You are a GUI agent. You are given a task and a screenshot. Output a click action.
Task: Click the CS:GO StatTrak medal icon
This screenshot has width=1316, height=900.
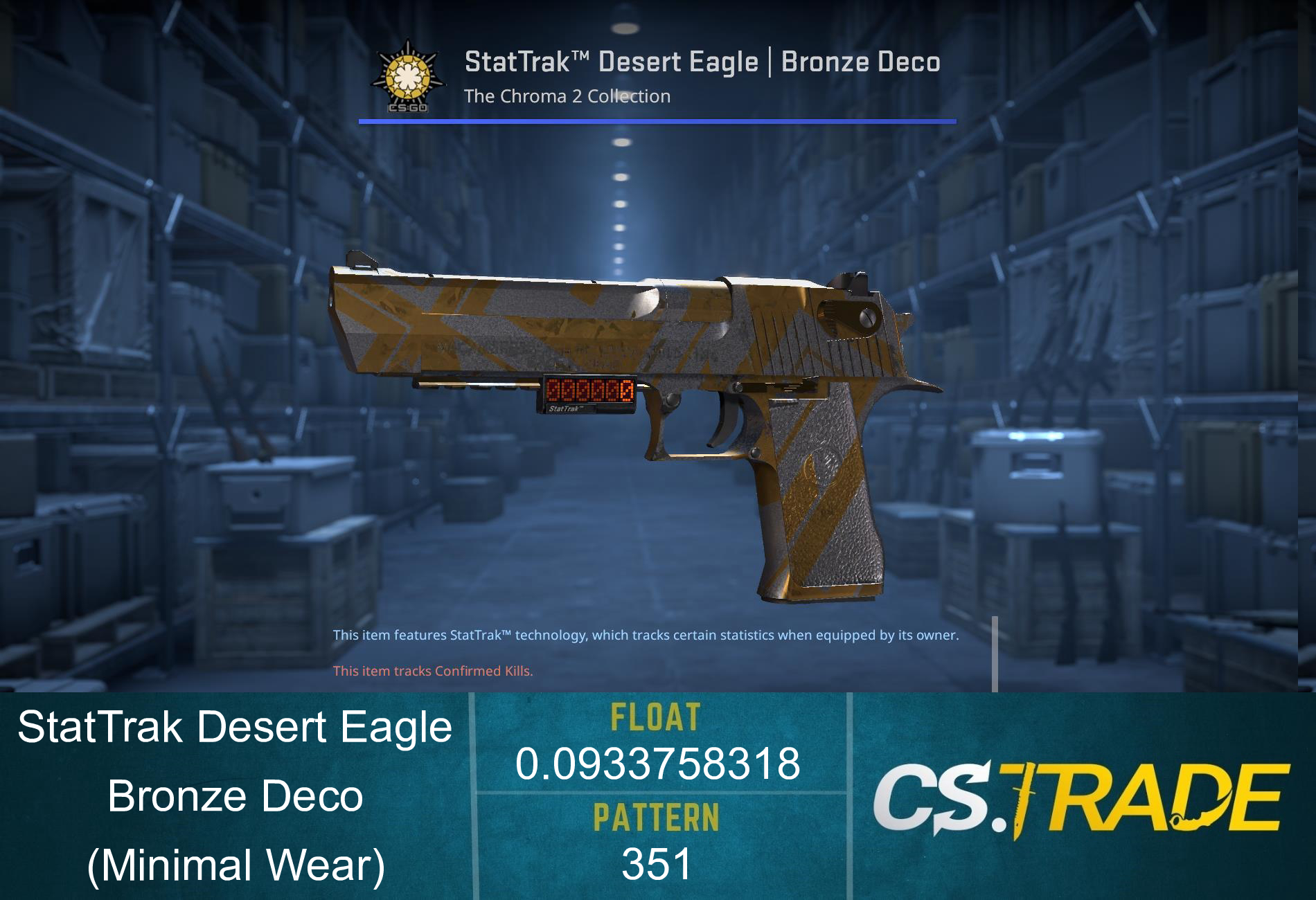[x=409, y=76]
